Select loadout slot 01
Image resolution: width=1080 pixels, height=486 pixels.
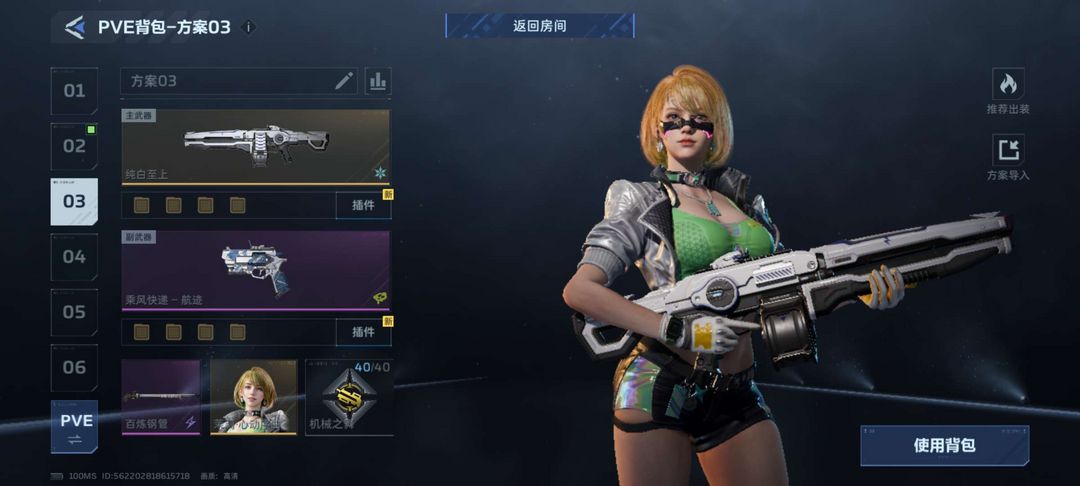75,91
